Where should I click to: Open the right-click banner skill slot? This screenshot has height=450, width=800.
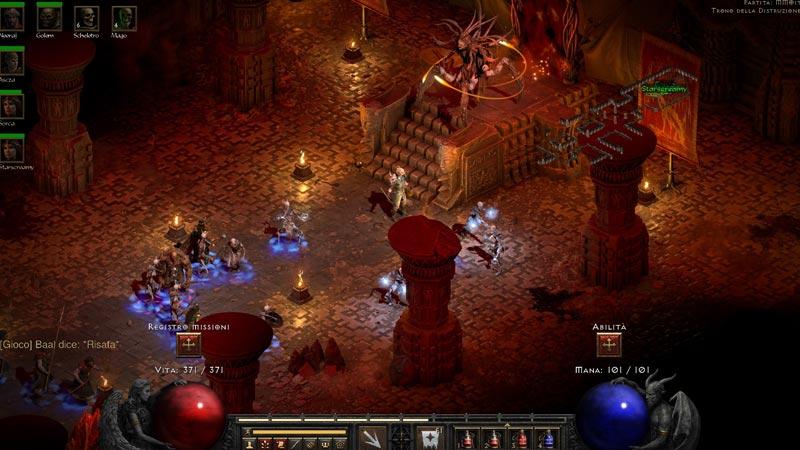(x=430, y=436)
